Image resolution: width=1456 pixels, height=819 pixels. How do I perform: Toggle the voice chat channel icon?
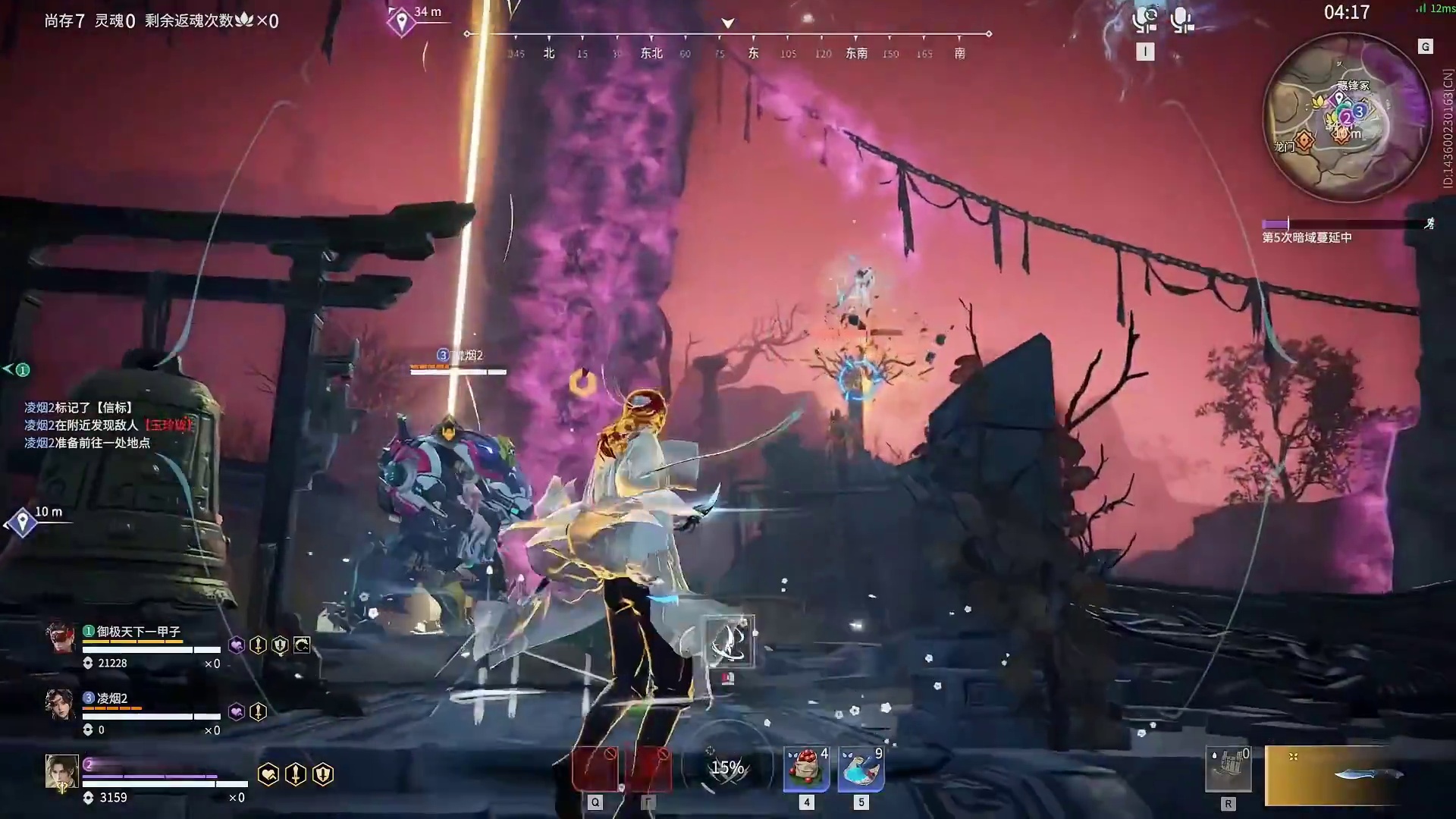tap(1144, 20)
